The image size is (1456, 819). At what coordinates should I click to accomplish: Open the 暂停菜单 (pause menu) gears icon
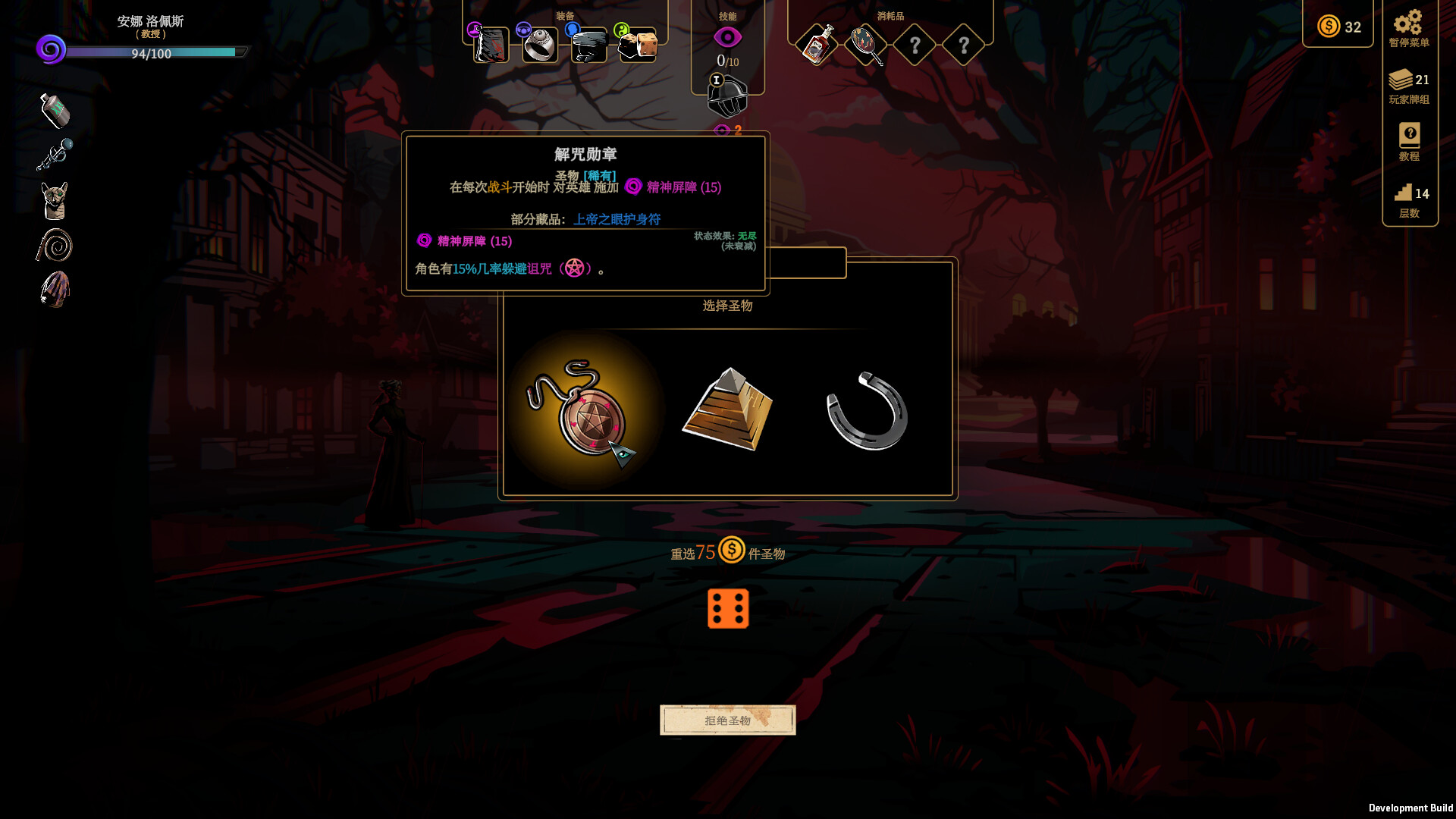[1409, 23]
